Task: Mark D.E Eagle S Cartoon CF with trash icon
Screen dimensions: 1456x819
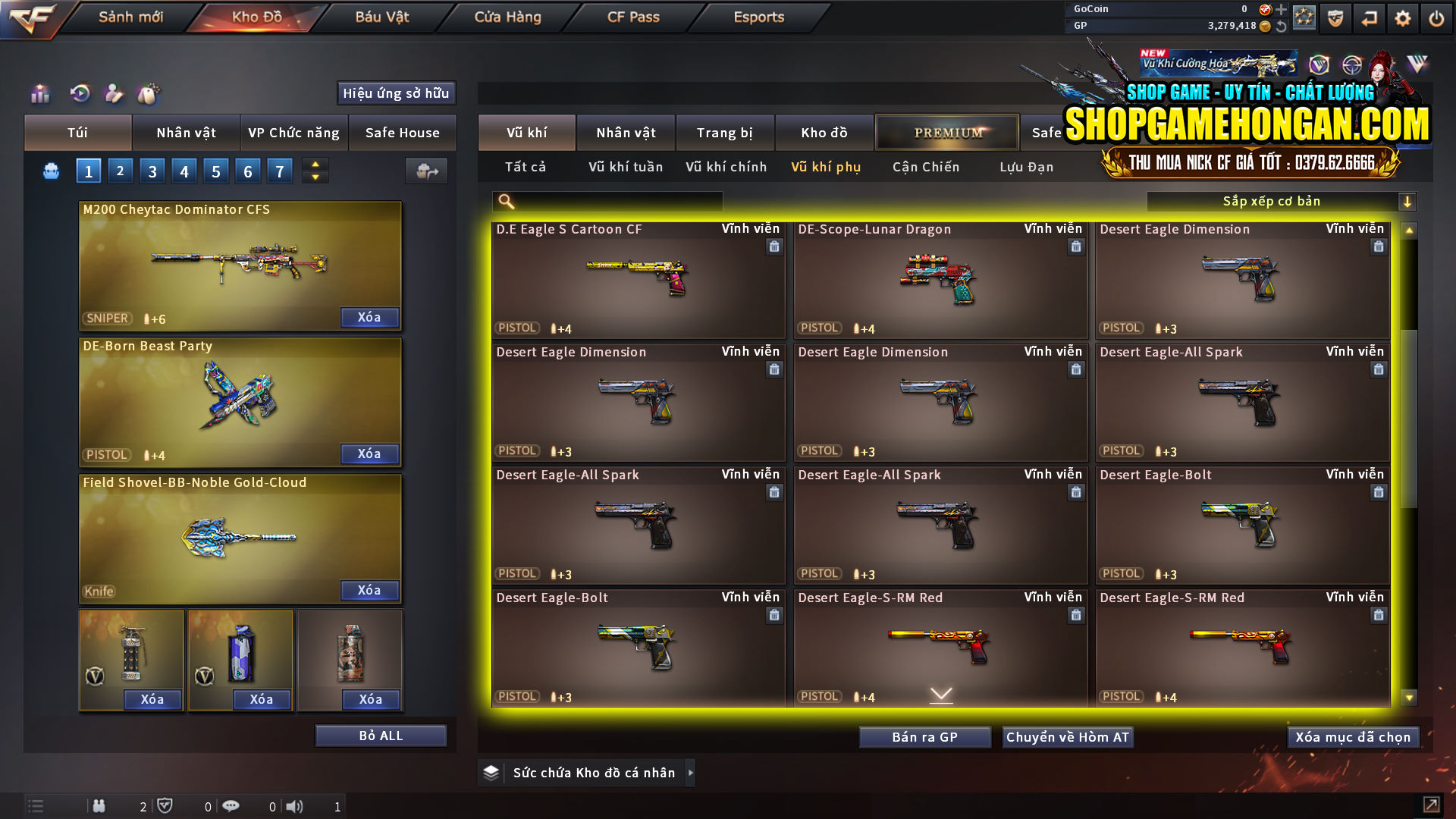Action: (x=774, y=246)
